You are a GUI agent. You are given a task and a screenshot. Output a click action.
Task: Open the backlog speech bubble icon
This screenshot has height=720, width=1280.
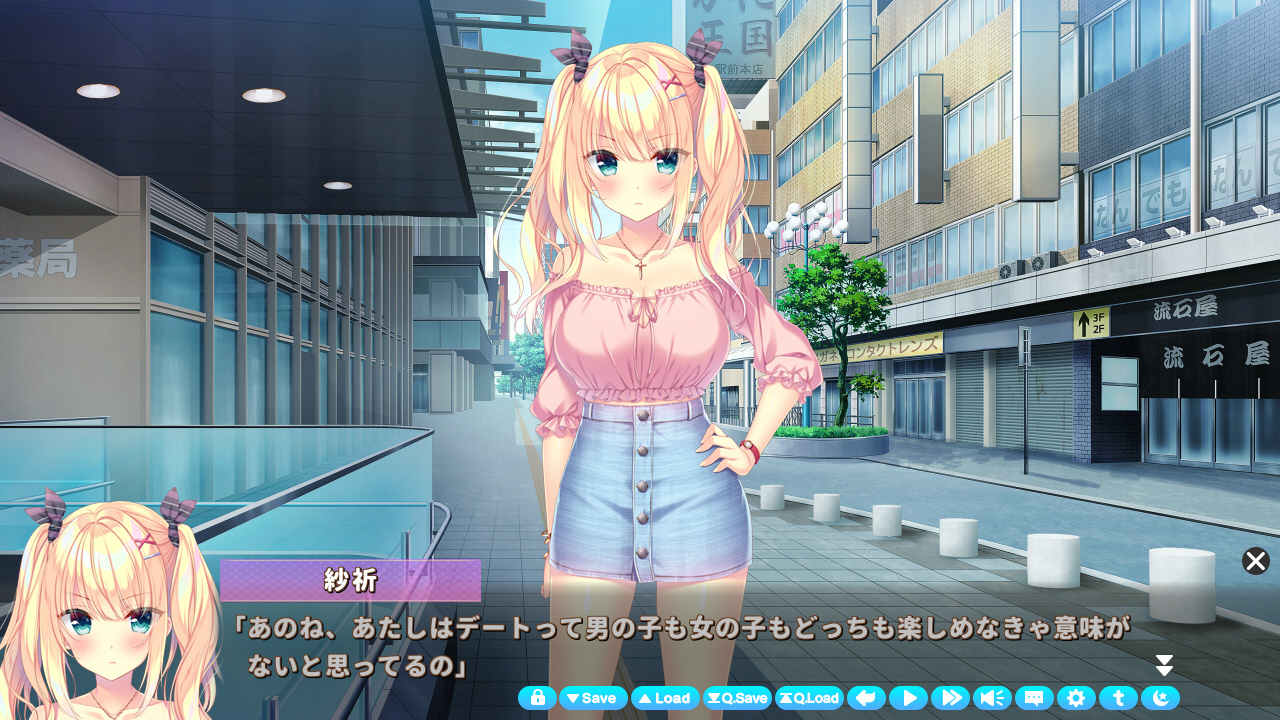[x=1034, y=698]
